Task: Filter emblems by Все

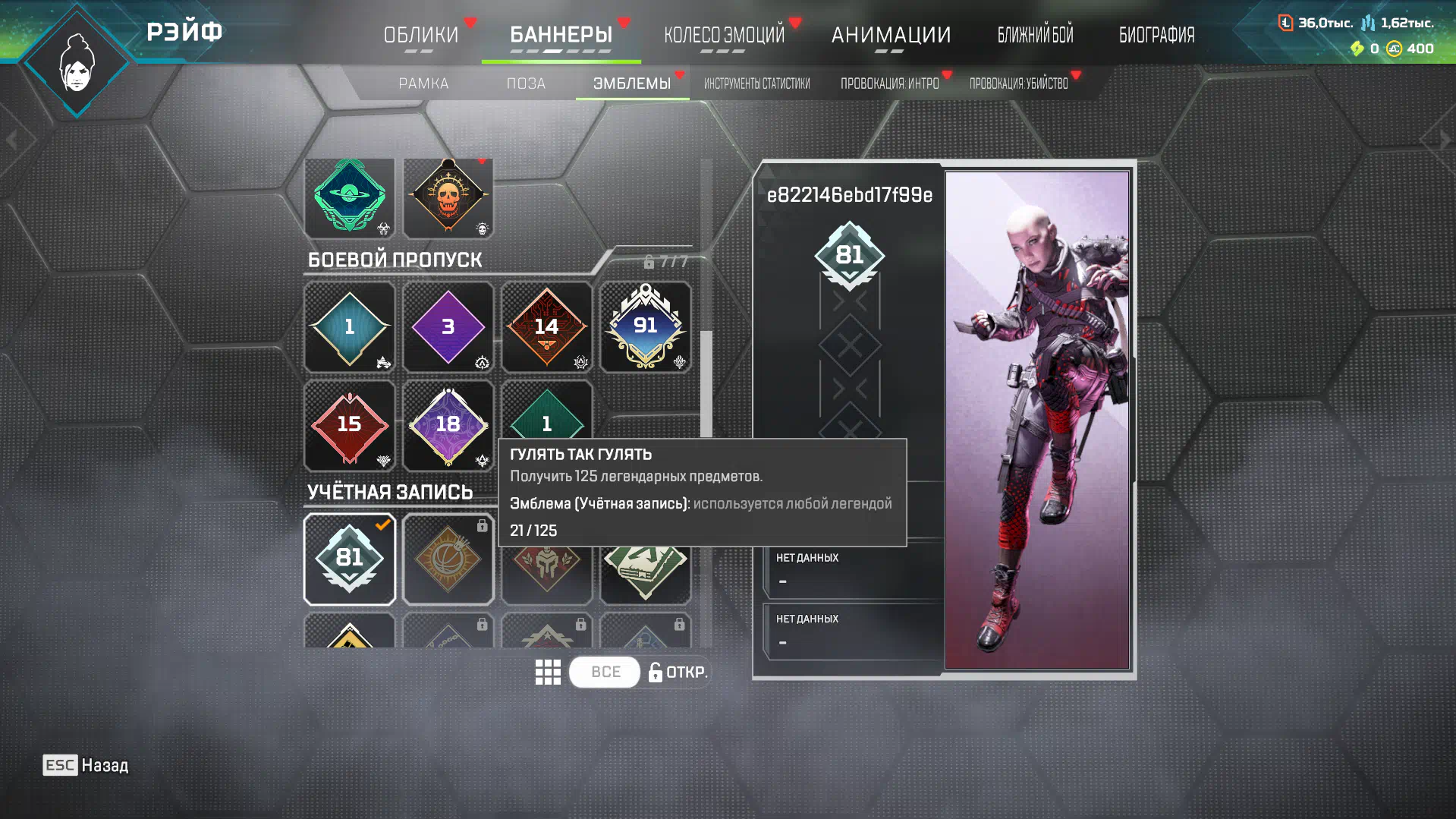Action: [605, 672]
